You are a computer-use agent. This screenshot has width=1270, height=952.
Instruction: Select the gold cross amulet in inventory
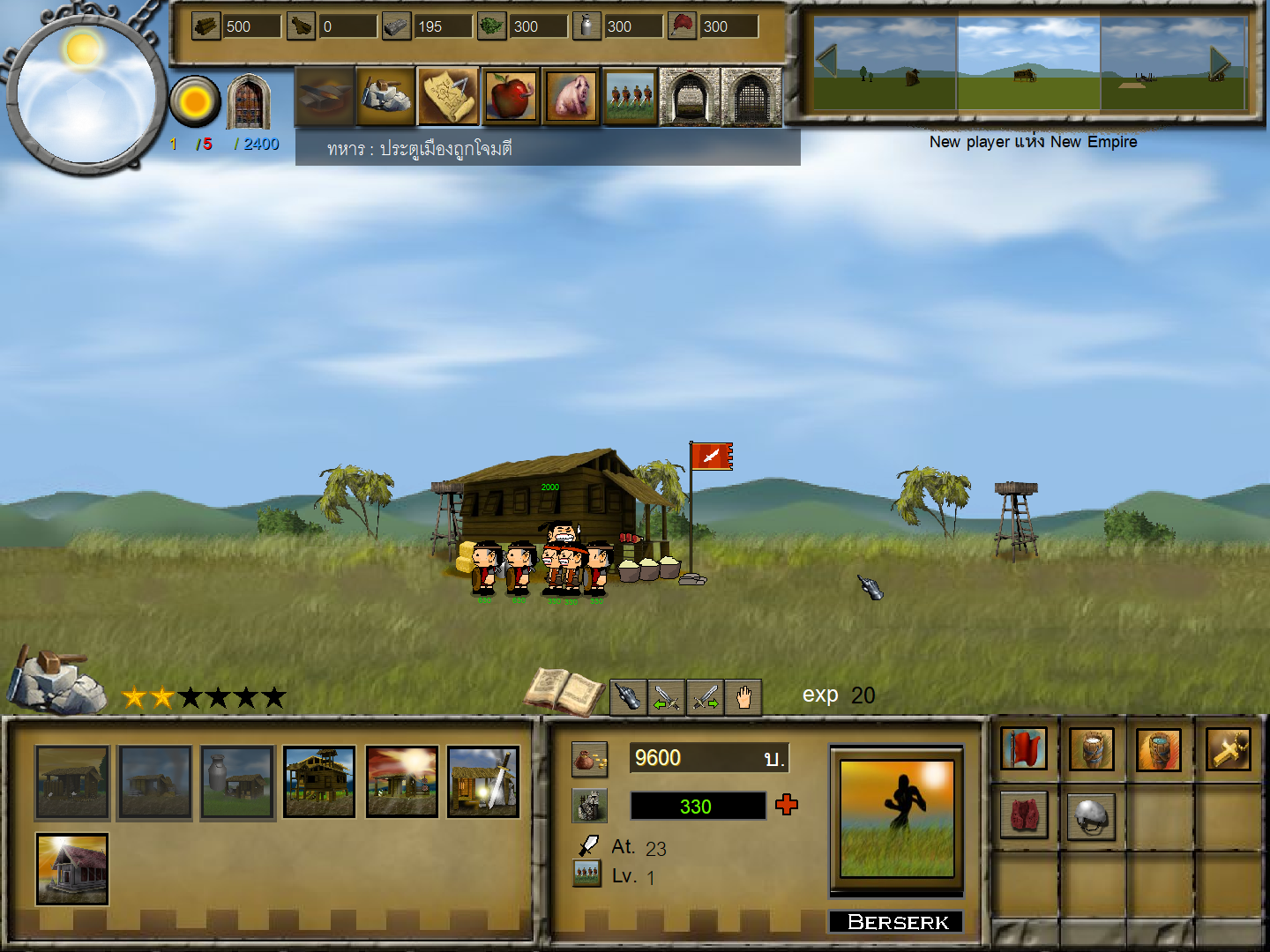1228,749
